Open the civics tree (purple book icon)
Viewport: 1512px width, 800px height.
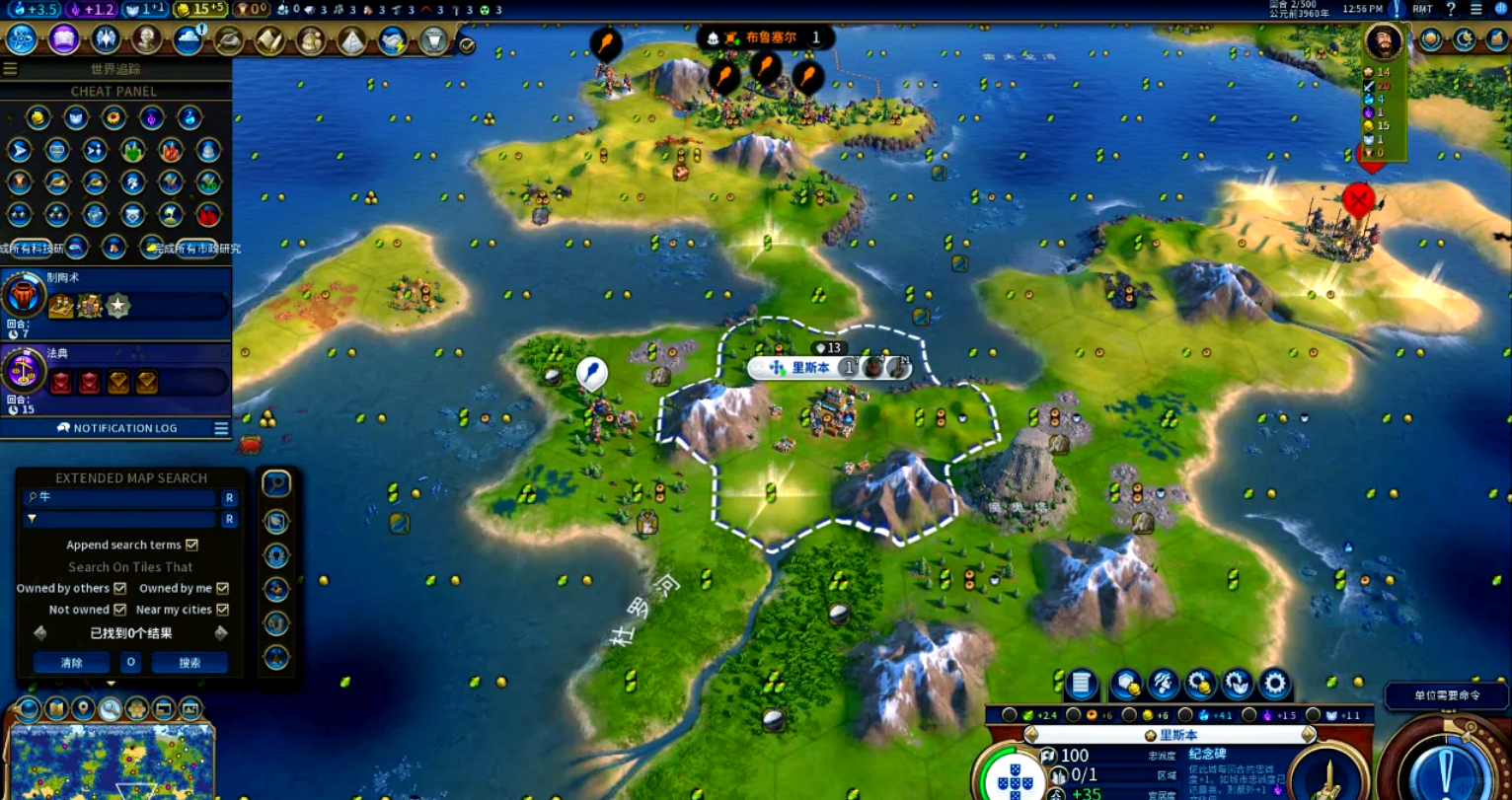[64, 39]
